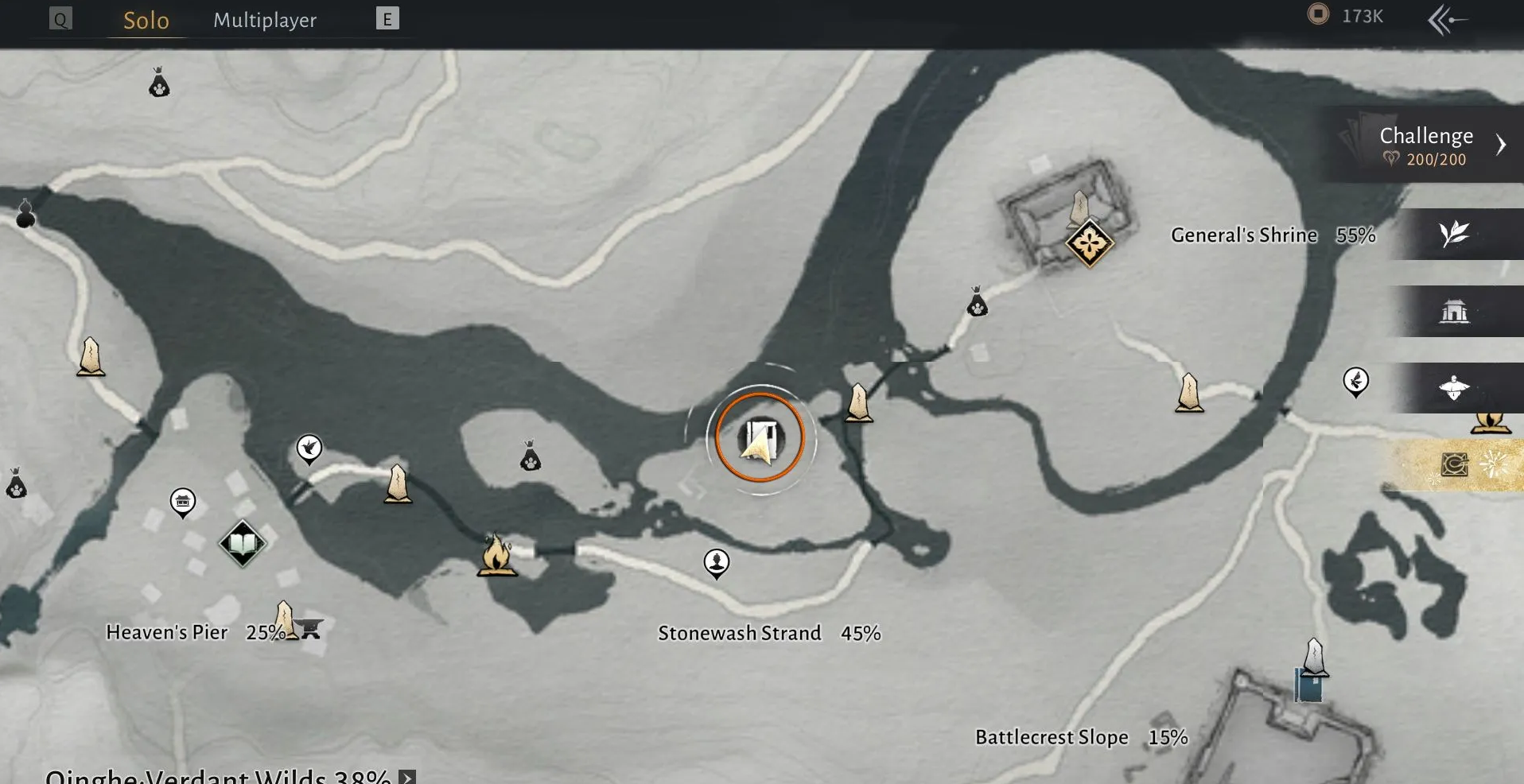
Task: Switch to the Solo tab
Action: 146,20
